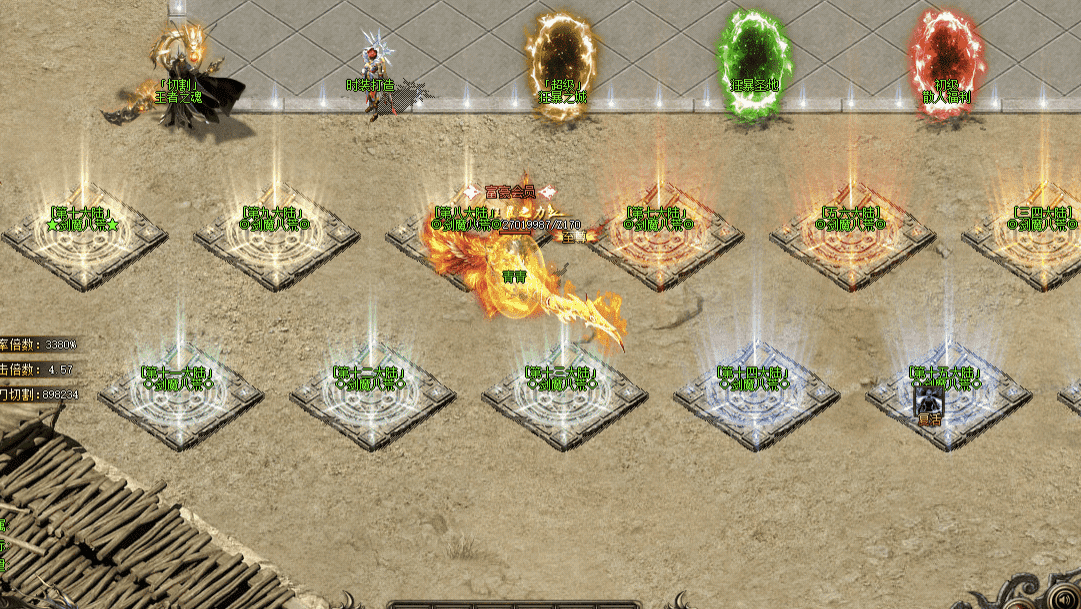Toggle the sound speaker button

coord(1064,599)
